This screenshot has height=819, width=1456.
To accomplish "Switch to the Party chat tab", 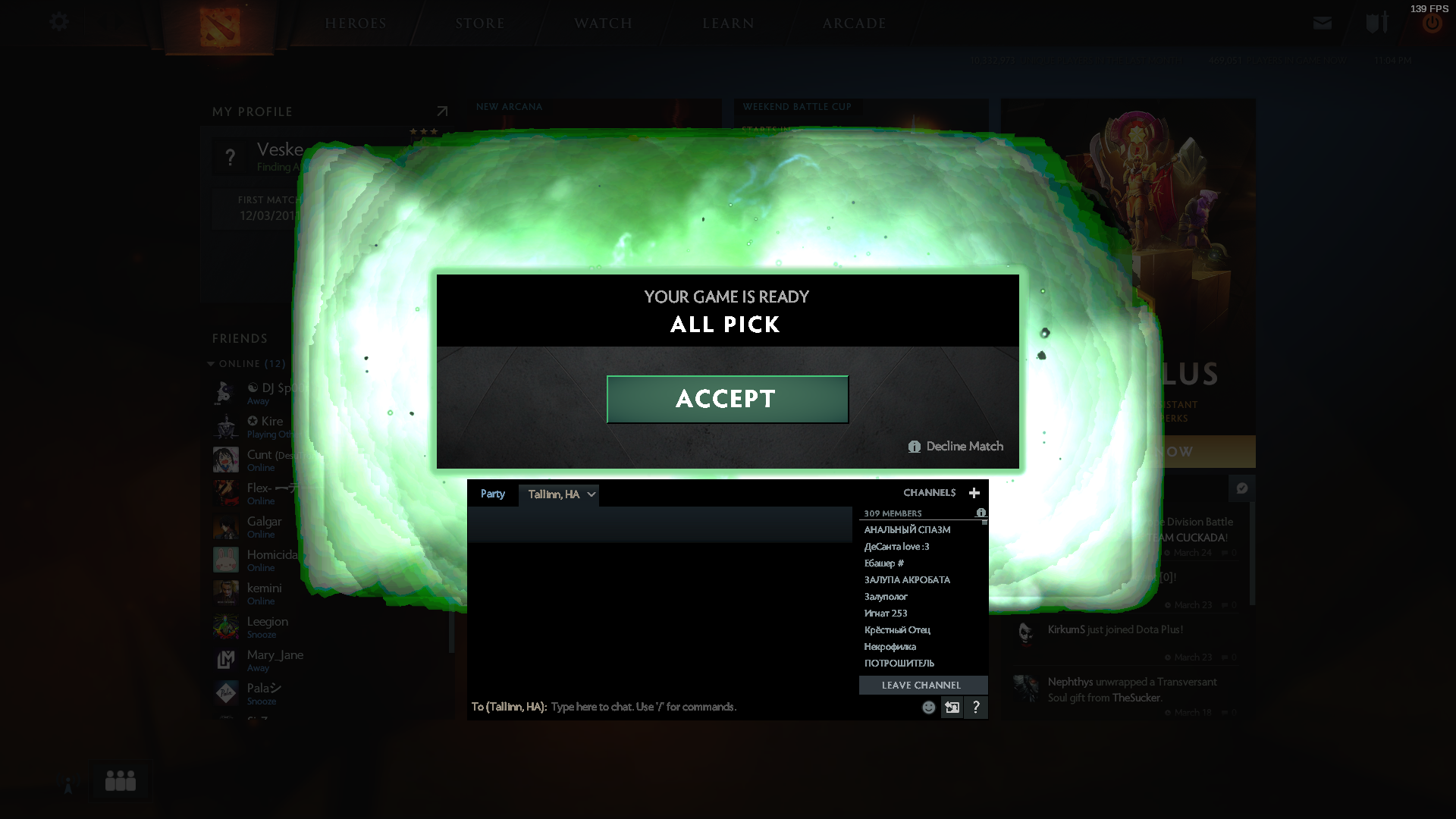I will point(492,494).
